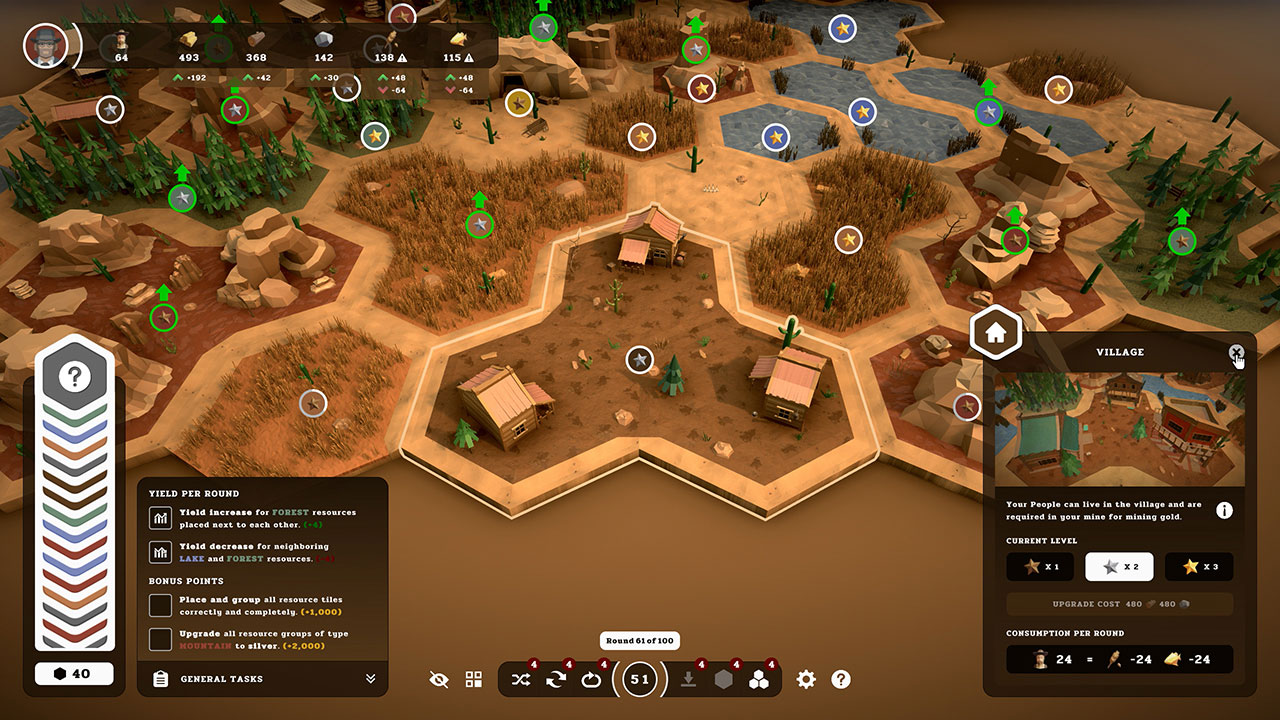Click the Upgrade Cost 480 button
This screenshot has height=720, width=1280.
1118,603
